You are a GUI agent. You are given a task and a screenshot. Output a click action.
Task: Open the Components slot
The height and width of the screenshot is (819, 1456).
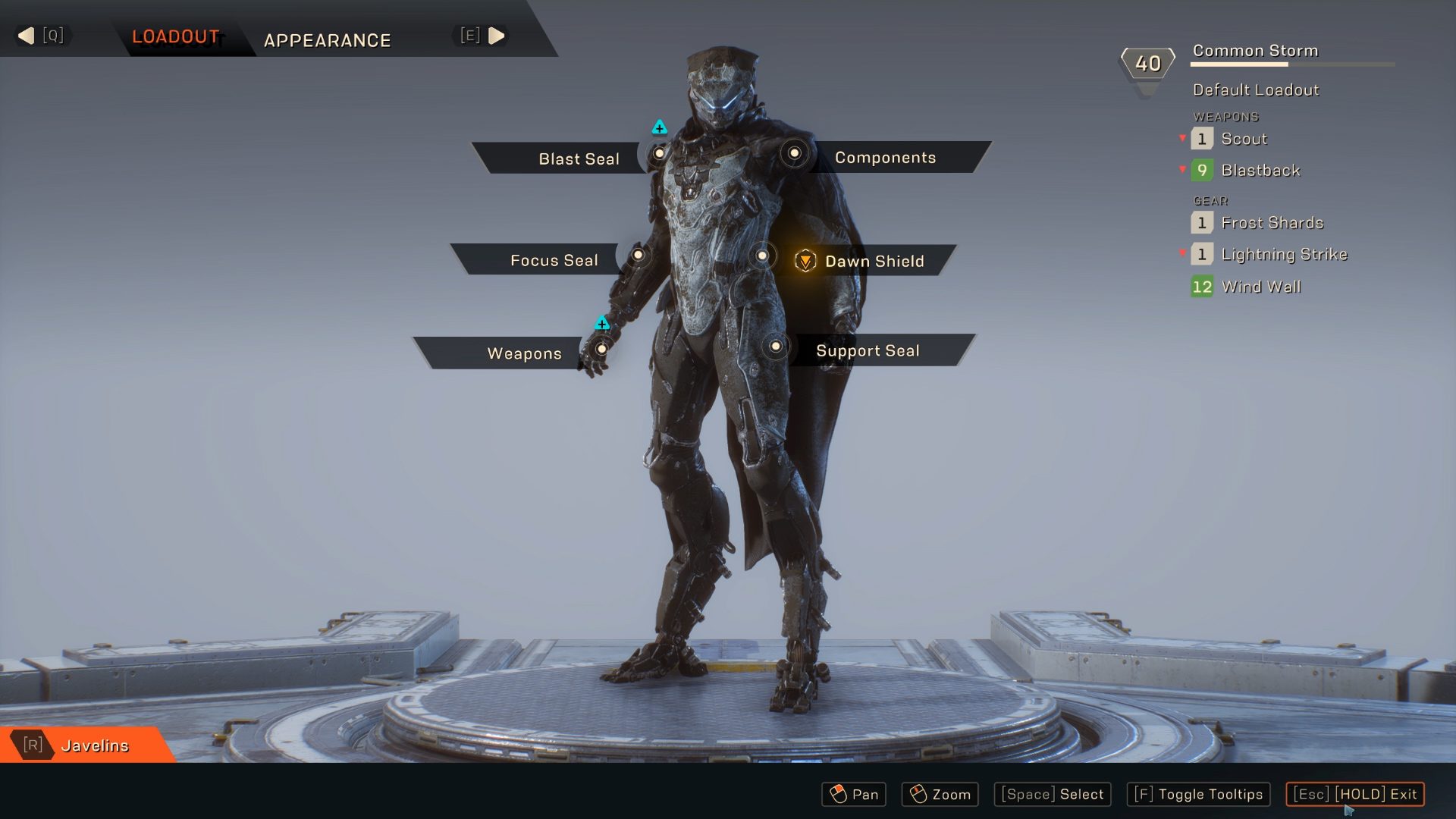point(885,157)
